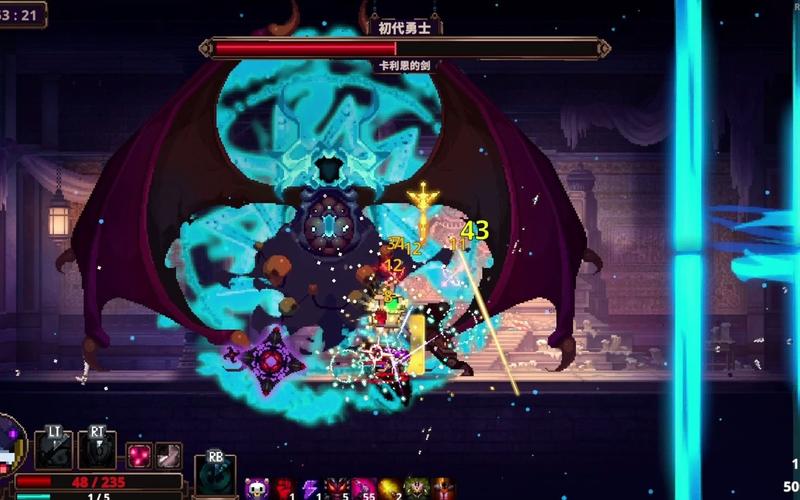800x500 pixels.
Task: Click the orange armored figure icon
Action: pos(442,489)
